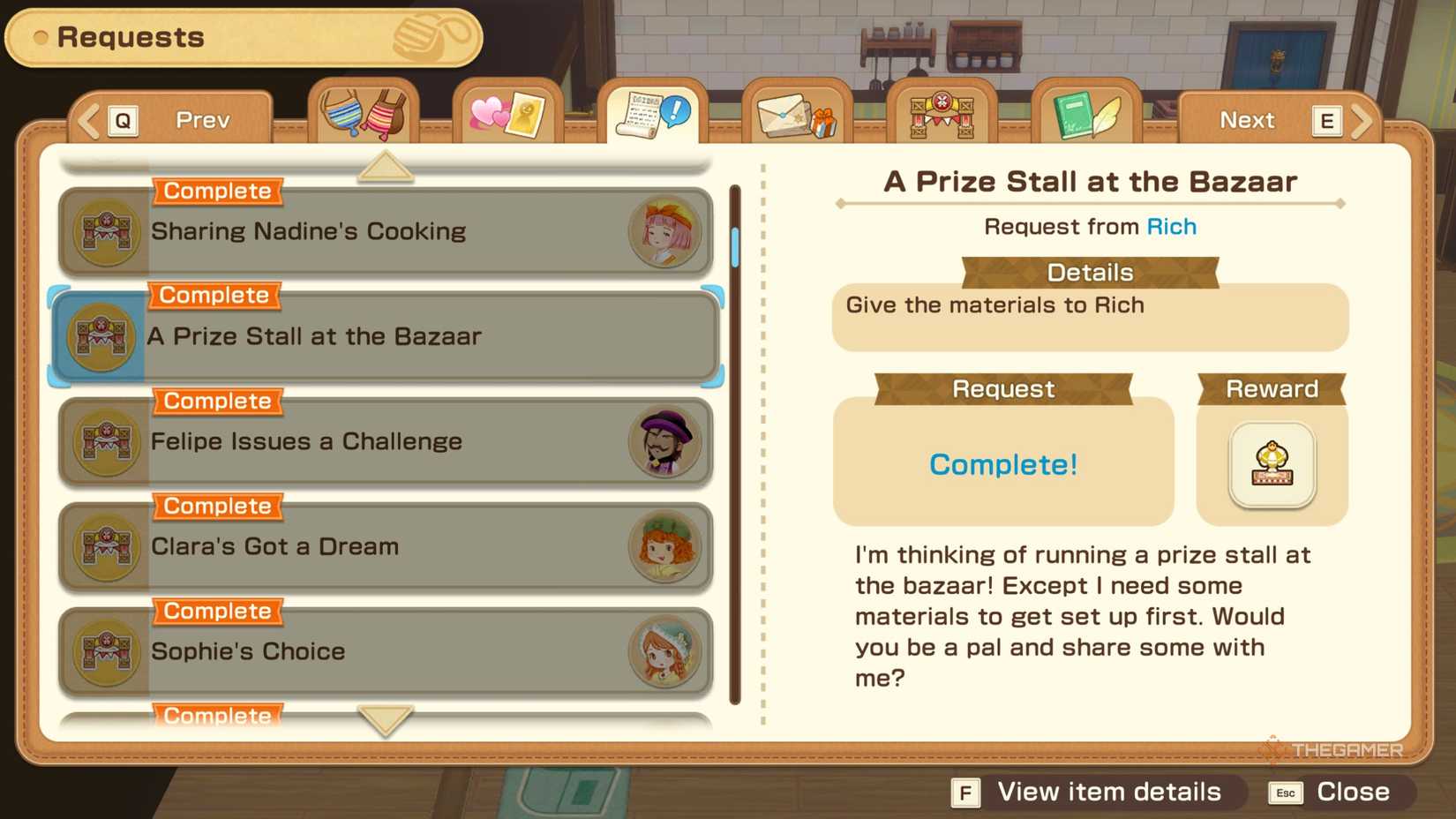The height and width of the screenshot is (819, 1456).
Task: Click the Rich link in Request from line
Action: 1171,227
